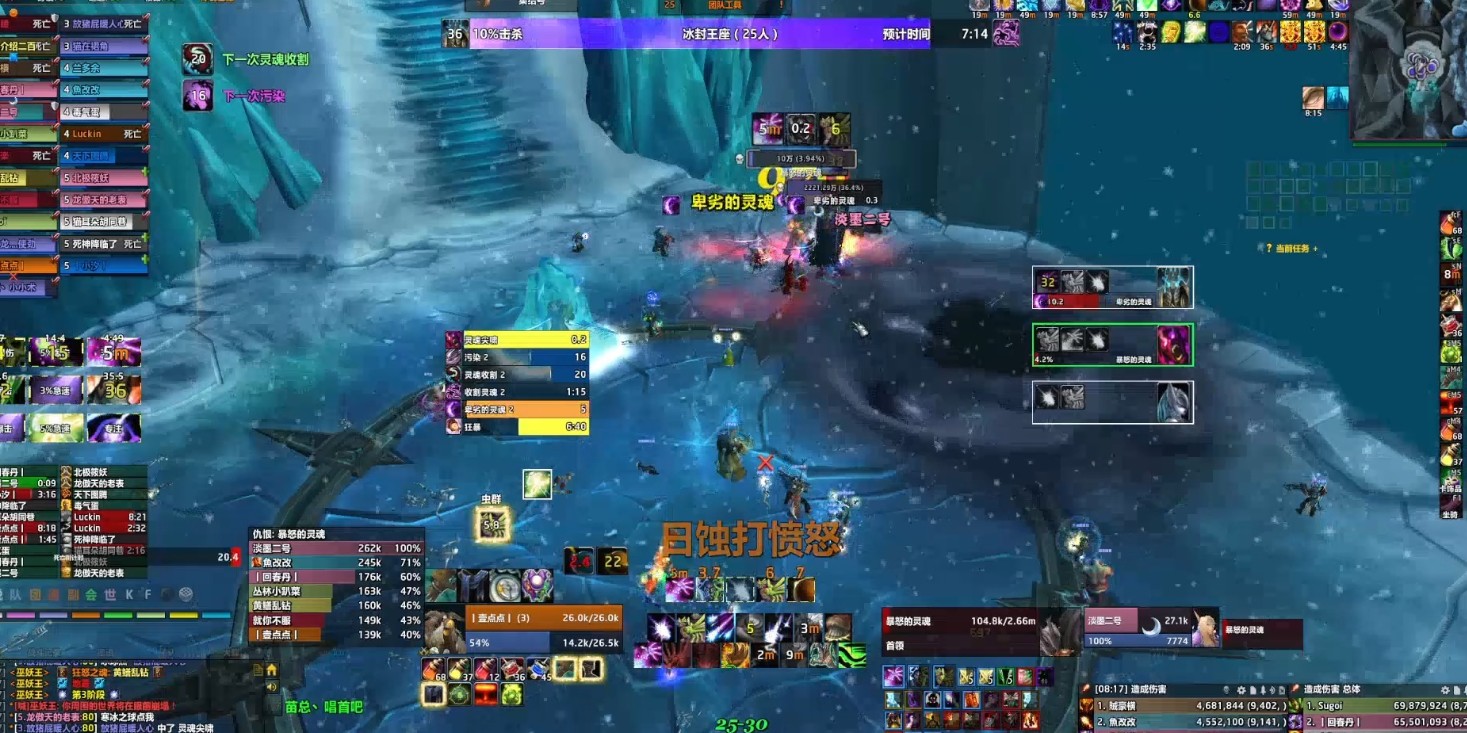
Task: Select the third boss frame with helmeted portrait
Action: click(1112, 402)
